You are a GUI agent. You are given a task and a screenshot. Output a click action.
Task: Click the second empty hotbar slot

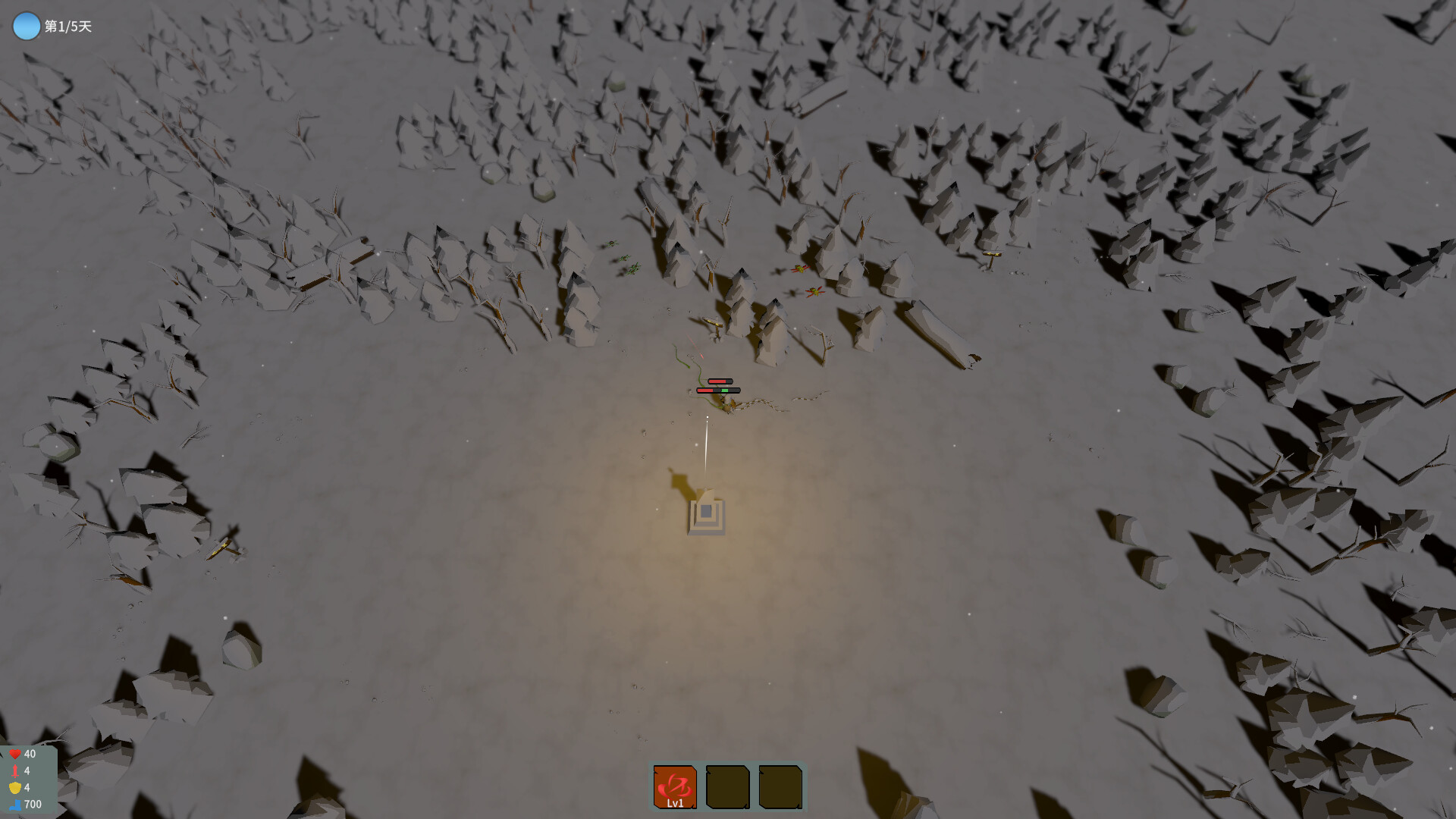[728, 786]
